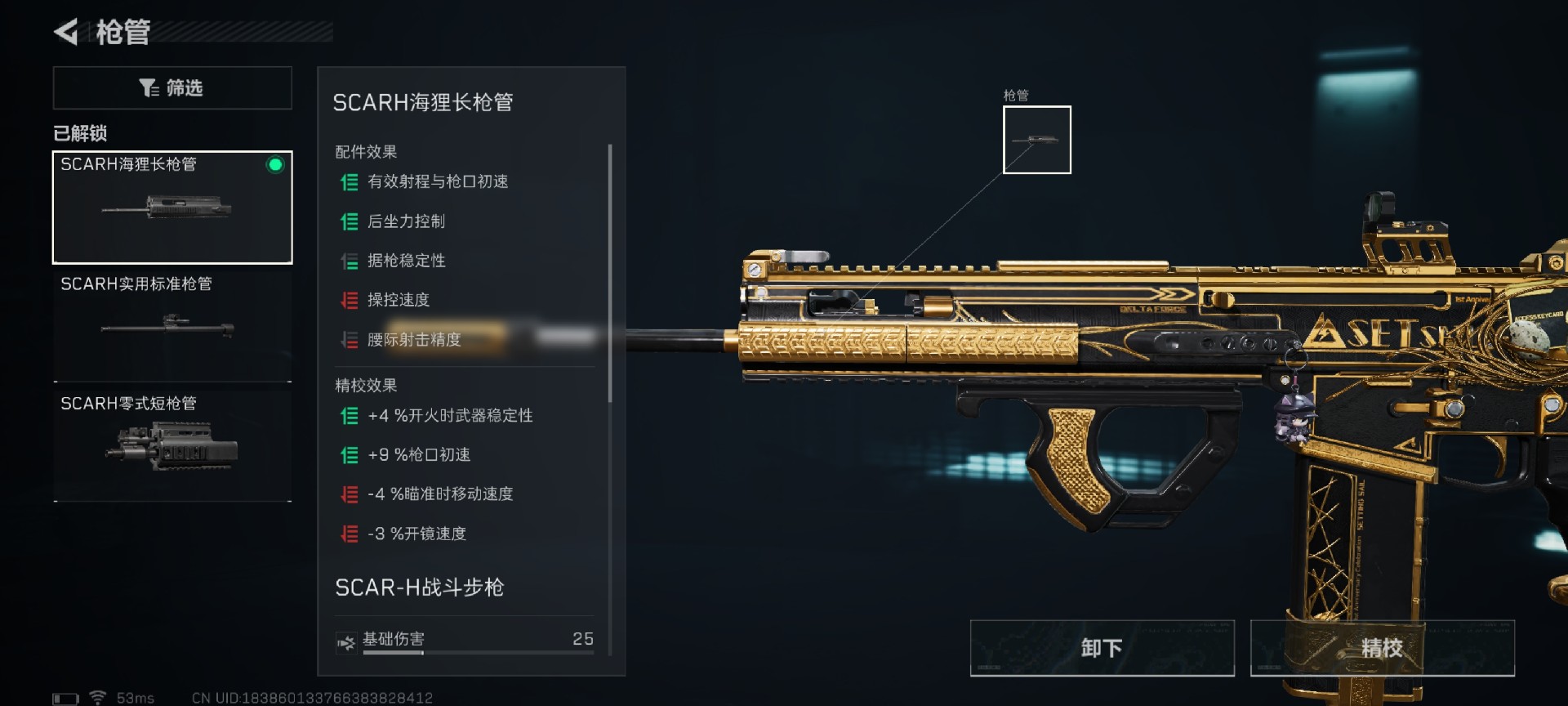Click the red 操控速度 stat icon
The image size is (1568, 706).
pos(348,300)
